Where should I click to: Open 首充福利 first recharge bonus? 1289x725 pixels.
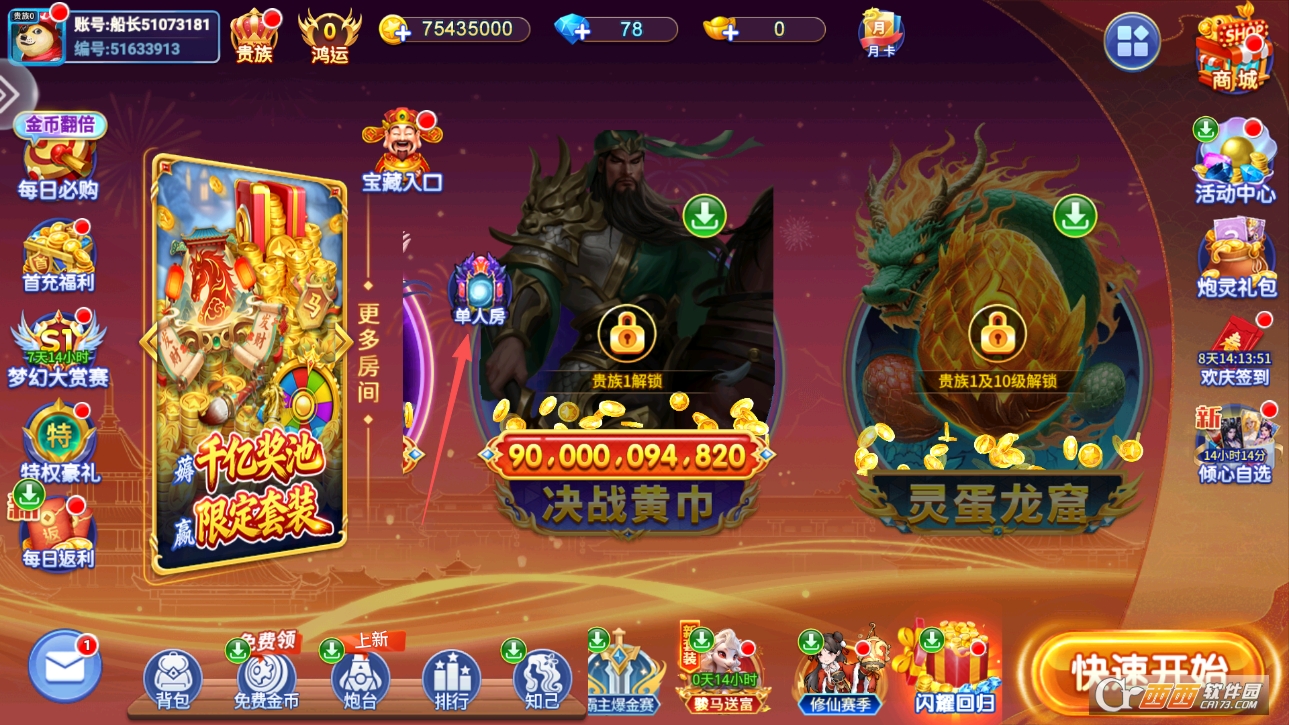[x=58, y=258]
